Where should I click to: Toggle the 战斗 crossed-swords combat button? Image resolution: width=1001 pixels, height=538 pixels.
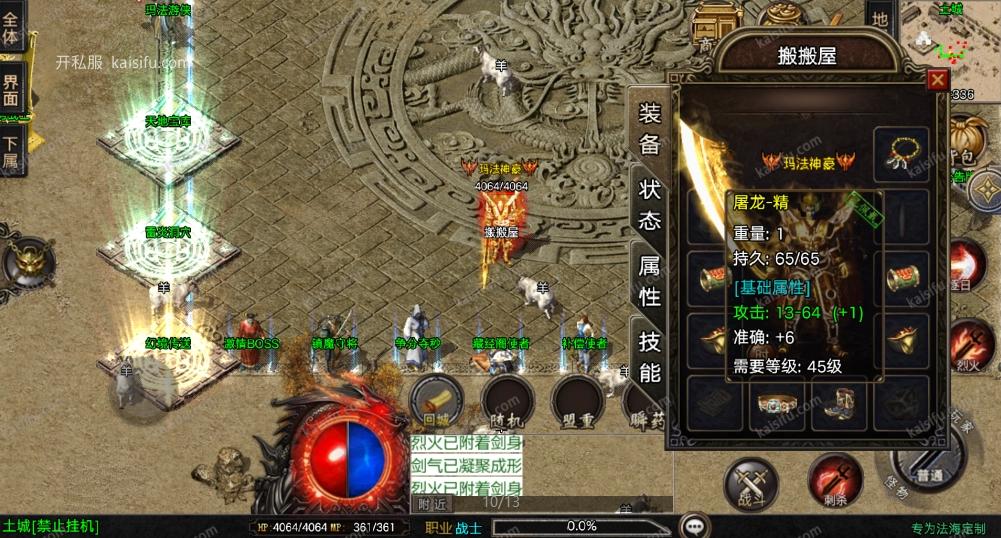[x=751, y=482]
